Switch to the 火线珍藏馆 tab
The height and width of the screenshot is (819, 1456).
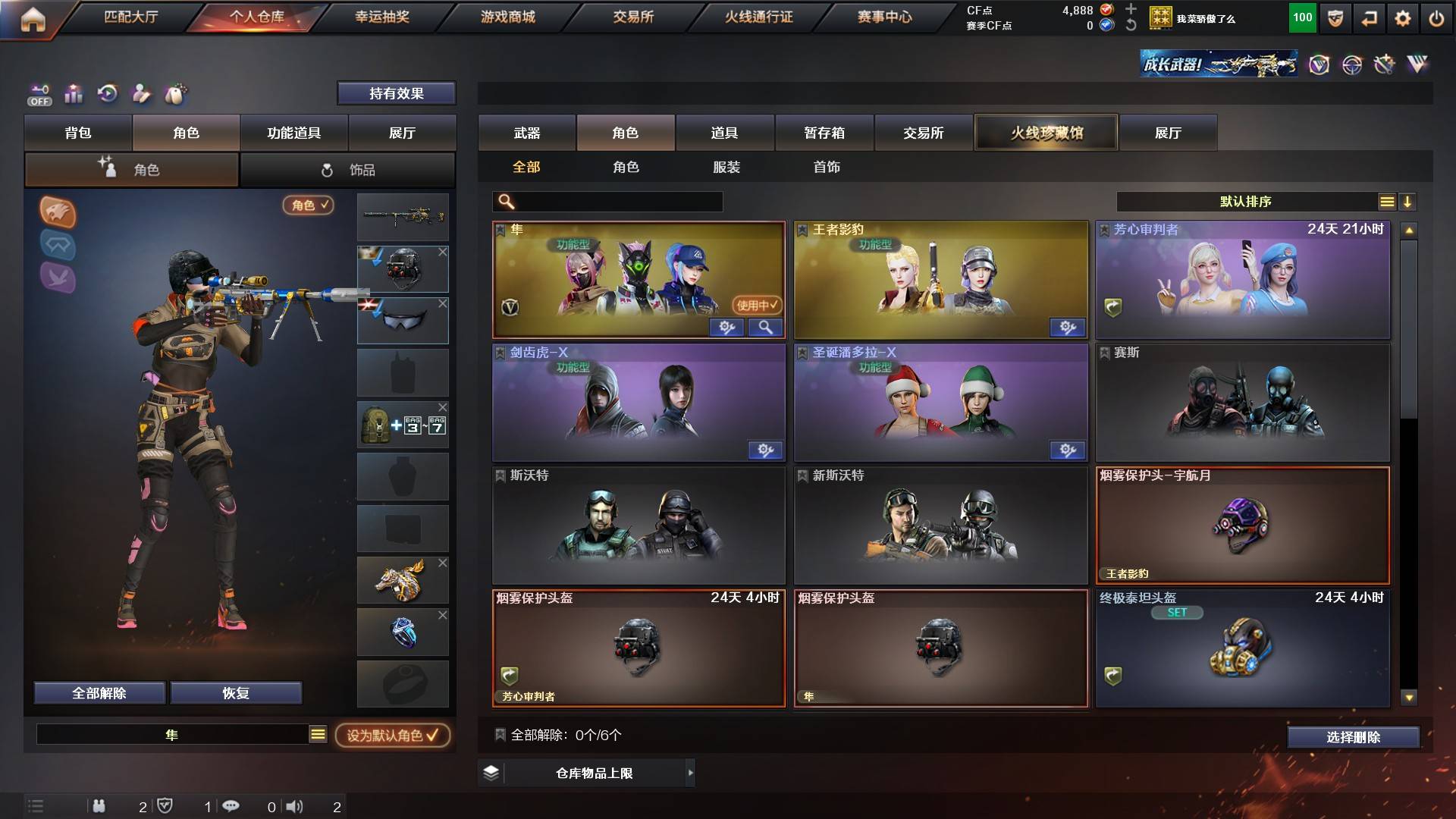coord(1047,132)
